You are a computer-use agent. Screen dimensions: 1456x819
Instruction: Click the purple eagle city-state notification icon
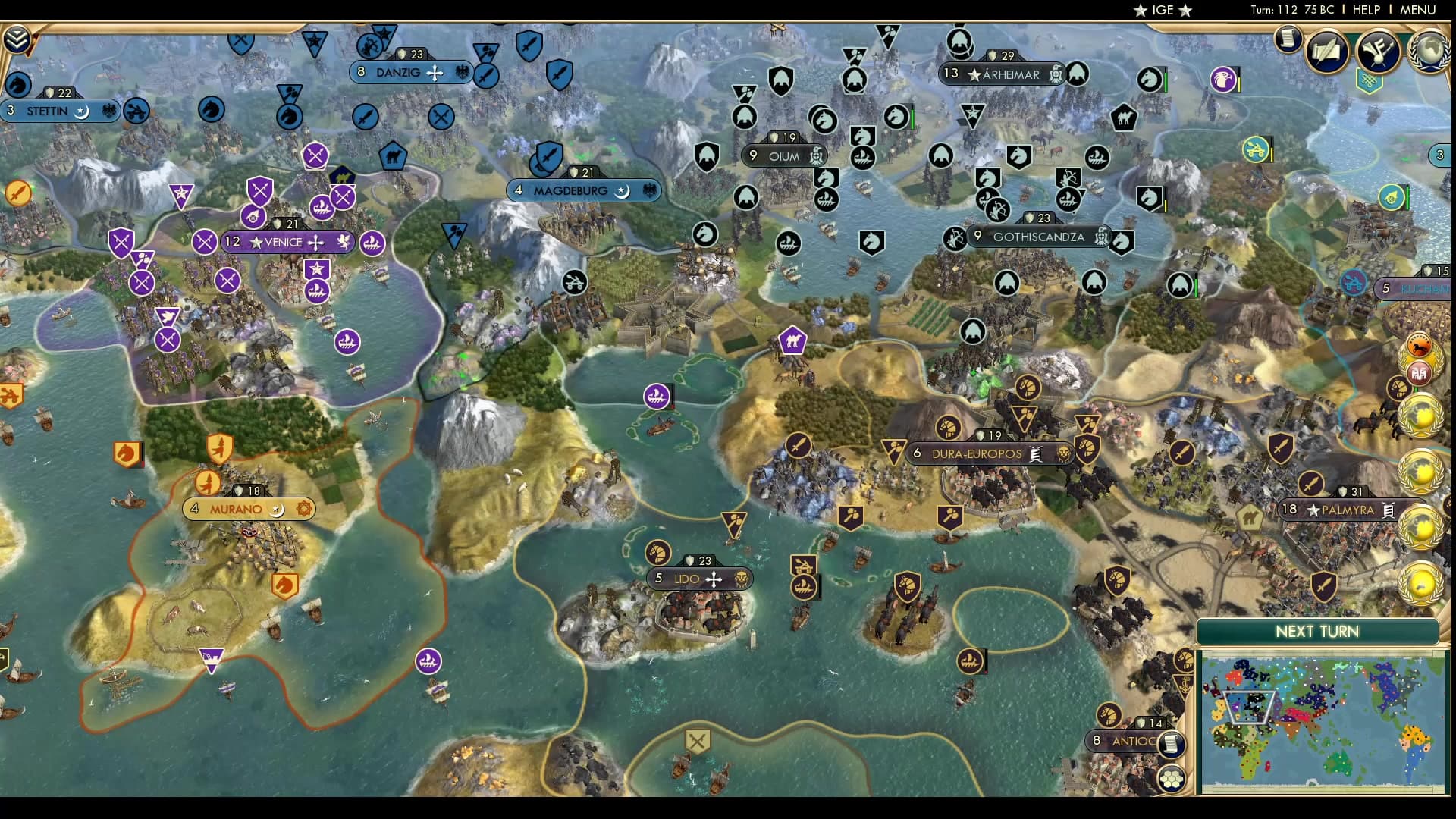pyautogui.click(x=1222, y=79)
